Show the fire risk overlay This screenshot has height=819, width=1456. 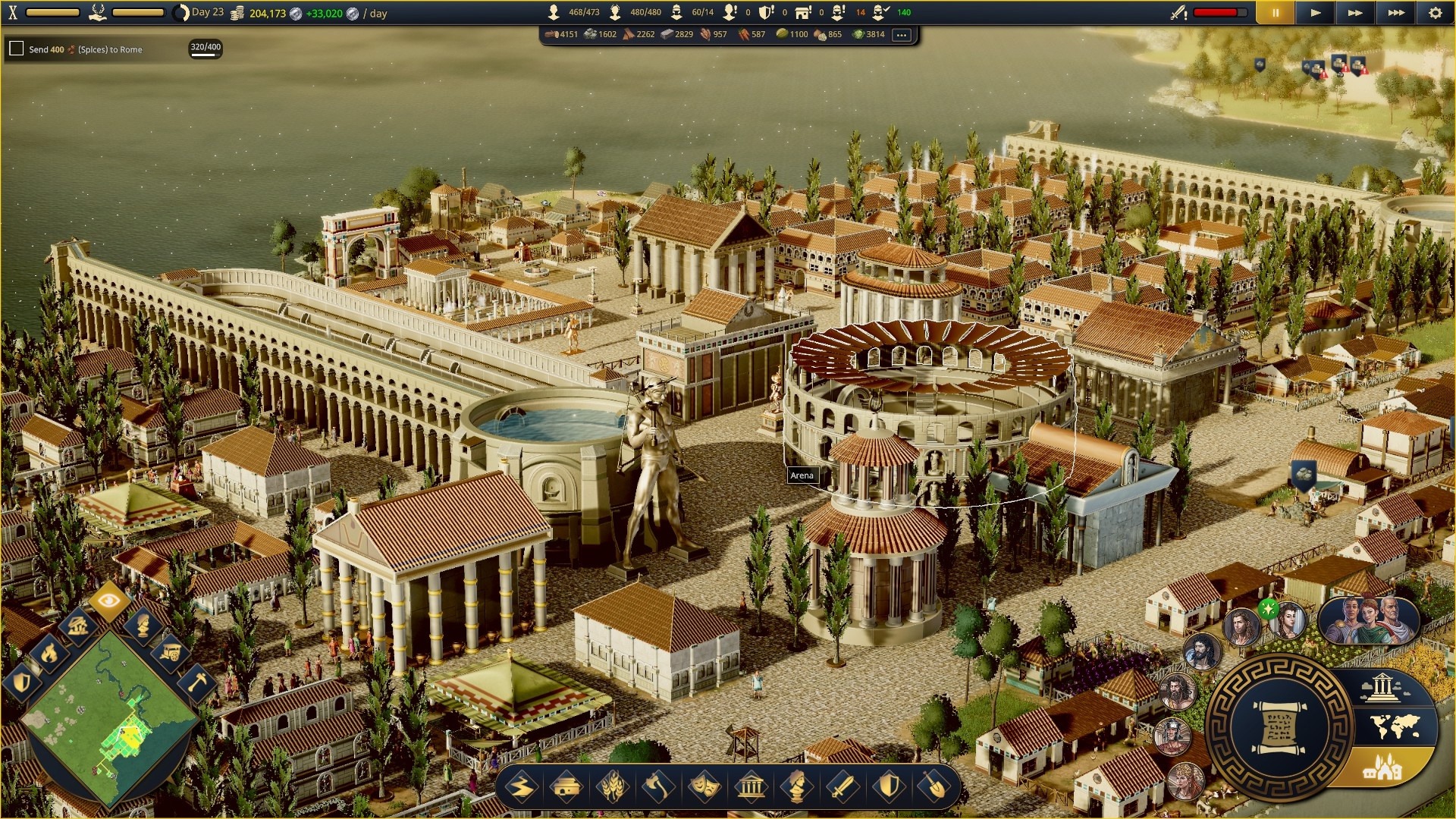click(x=49, y=651)
